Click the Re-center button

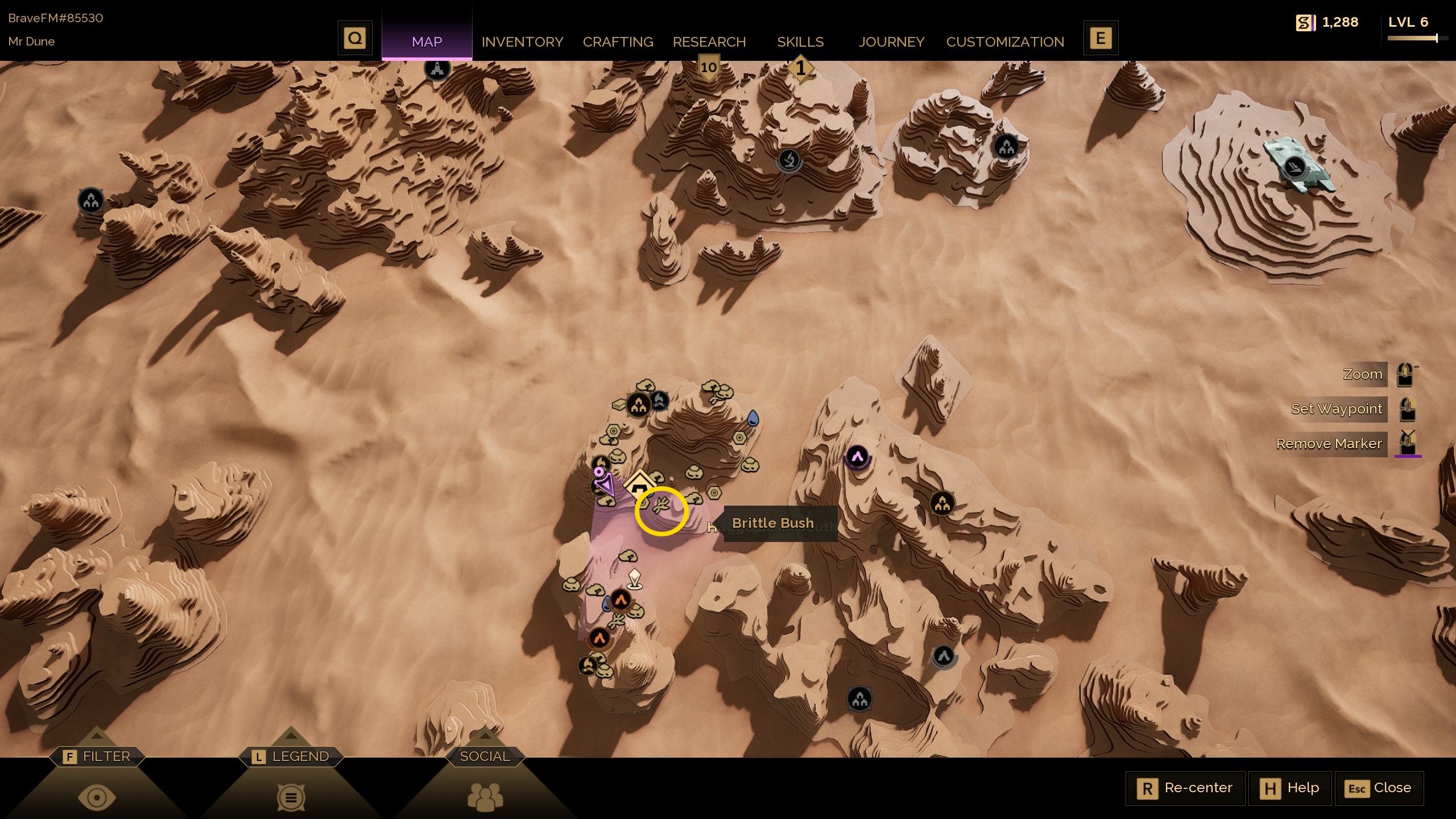1185,788
